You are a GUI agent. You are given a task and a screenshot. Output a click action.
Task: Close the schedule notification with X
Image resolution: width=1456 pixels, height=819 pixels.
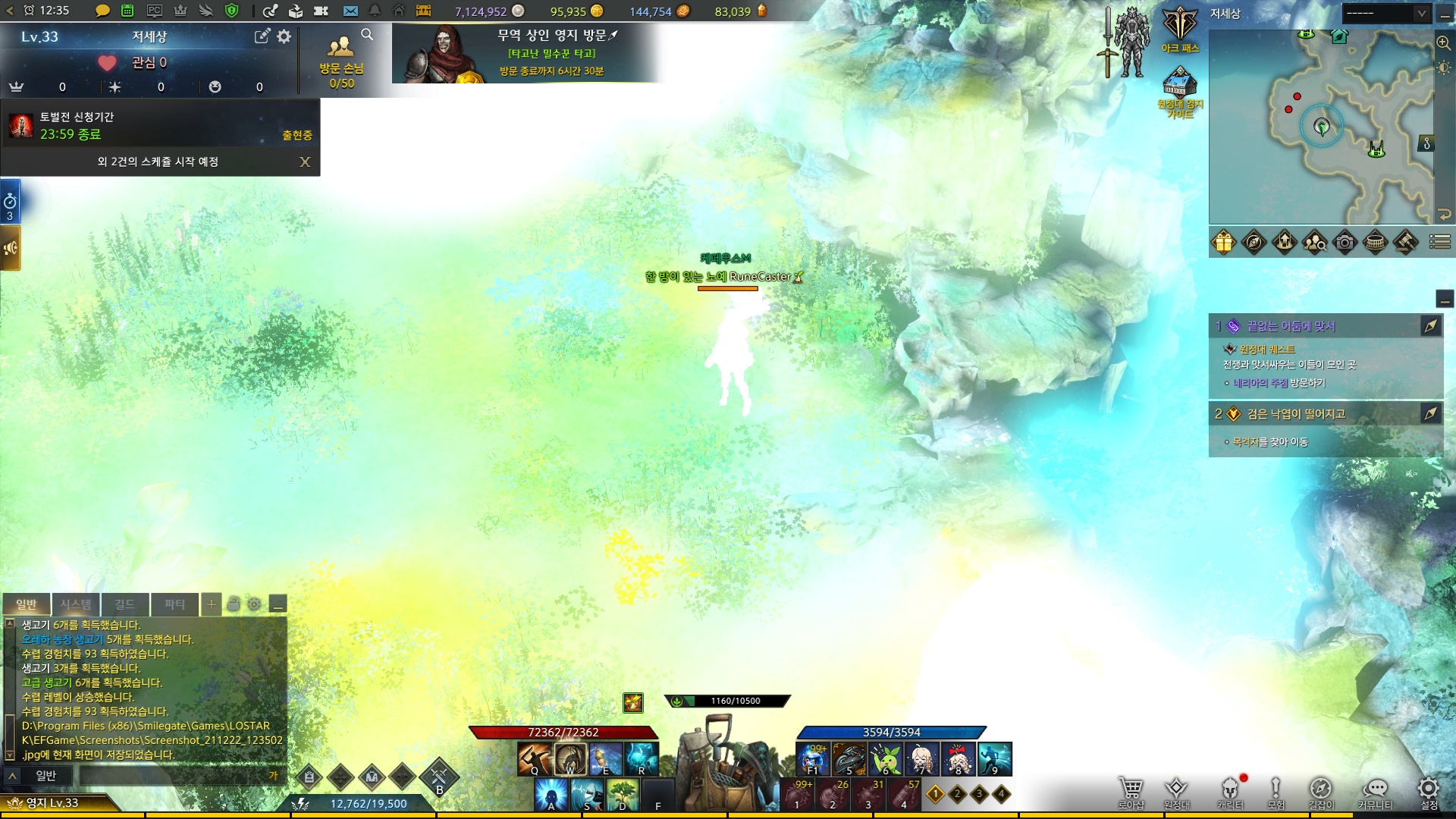[305, 162]
